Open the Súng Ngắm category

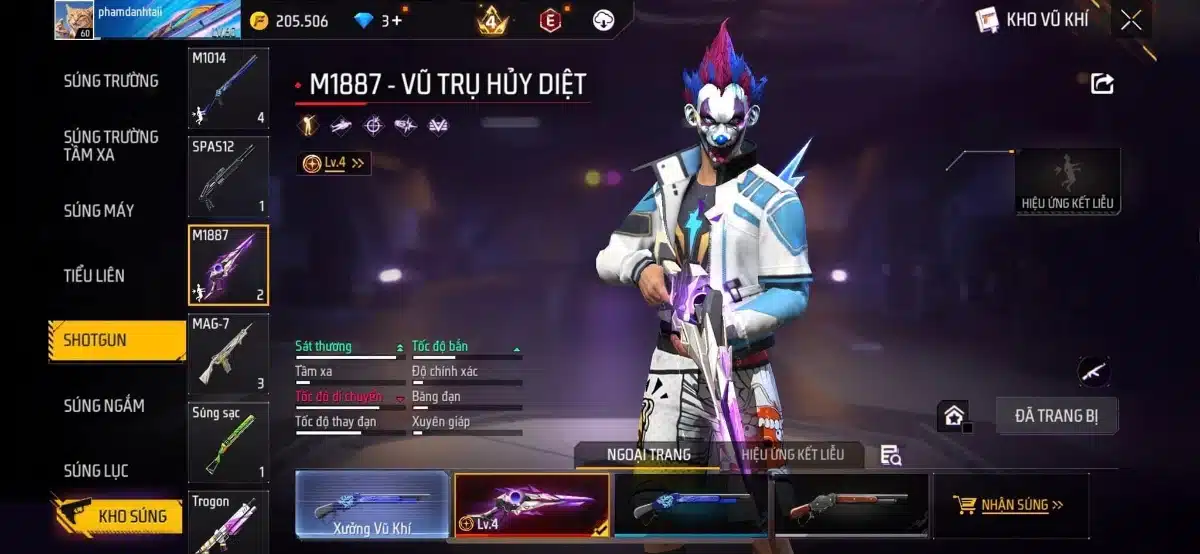click(x=104, y=405)
